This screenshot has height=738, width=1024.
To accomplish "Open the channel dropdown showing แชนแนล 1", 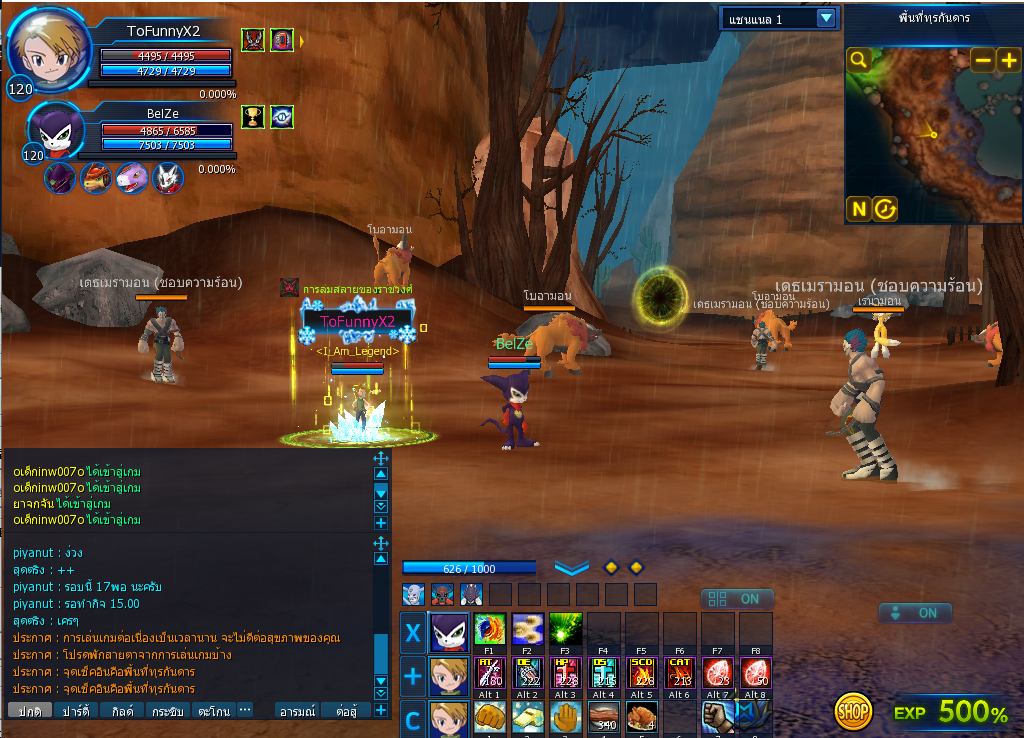I will point(826,18).
